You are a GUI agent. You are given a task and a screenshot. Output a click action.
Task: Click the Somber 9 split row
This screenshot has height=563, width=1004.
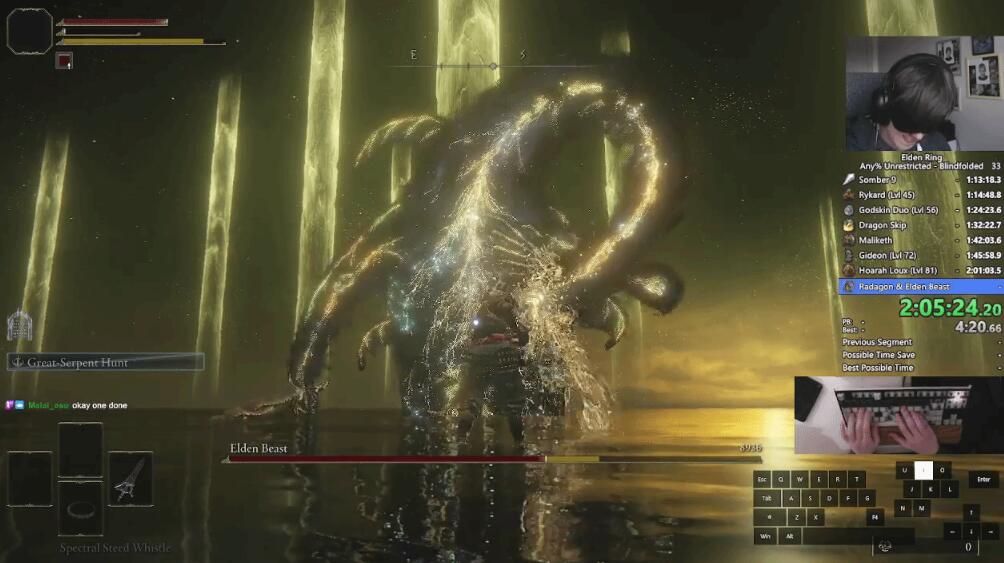point(920,180)
